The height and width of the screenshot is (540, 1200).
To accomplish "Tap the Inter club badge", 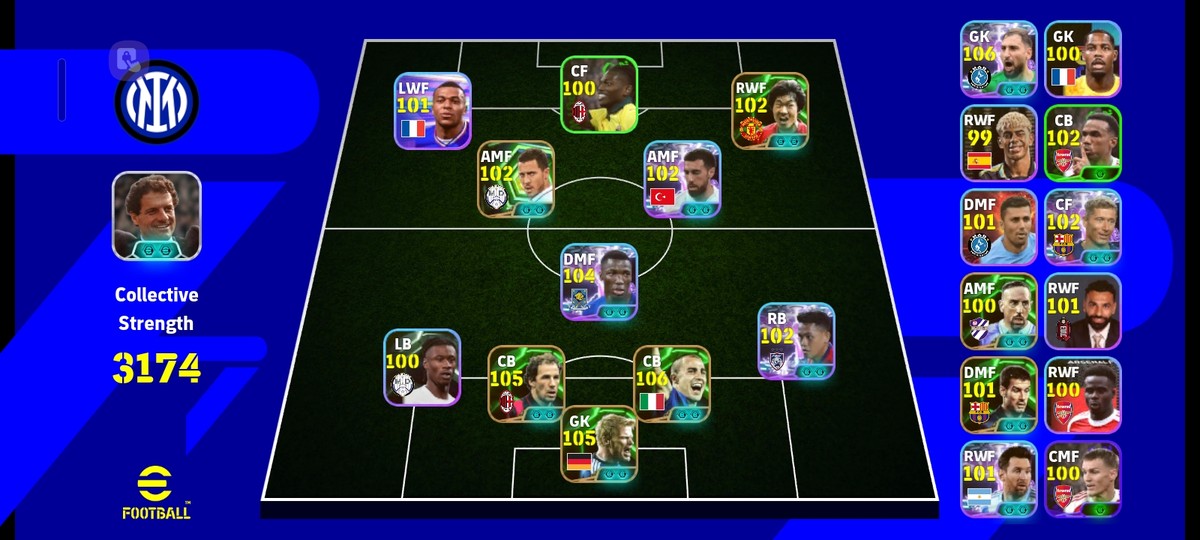I will [156, 101].
